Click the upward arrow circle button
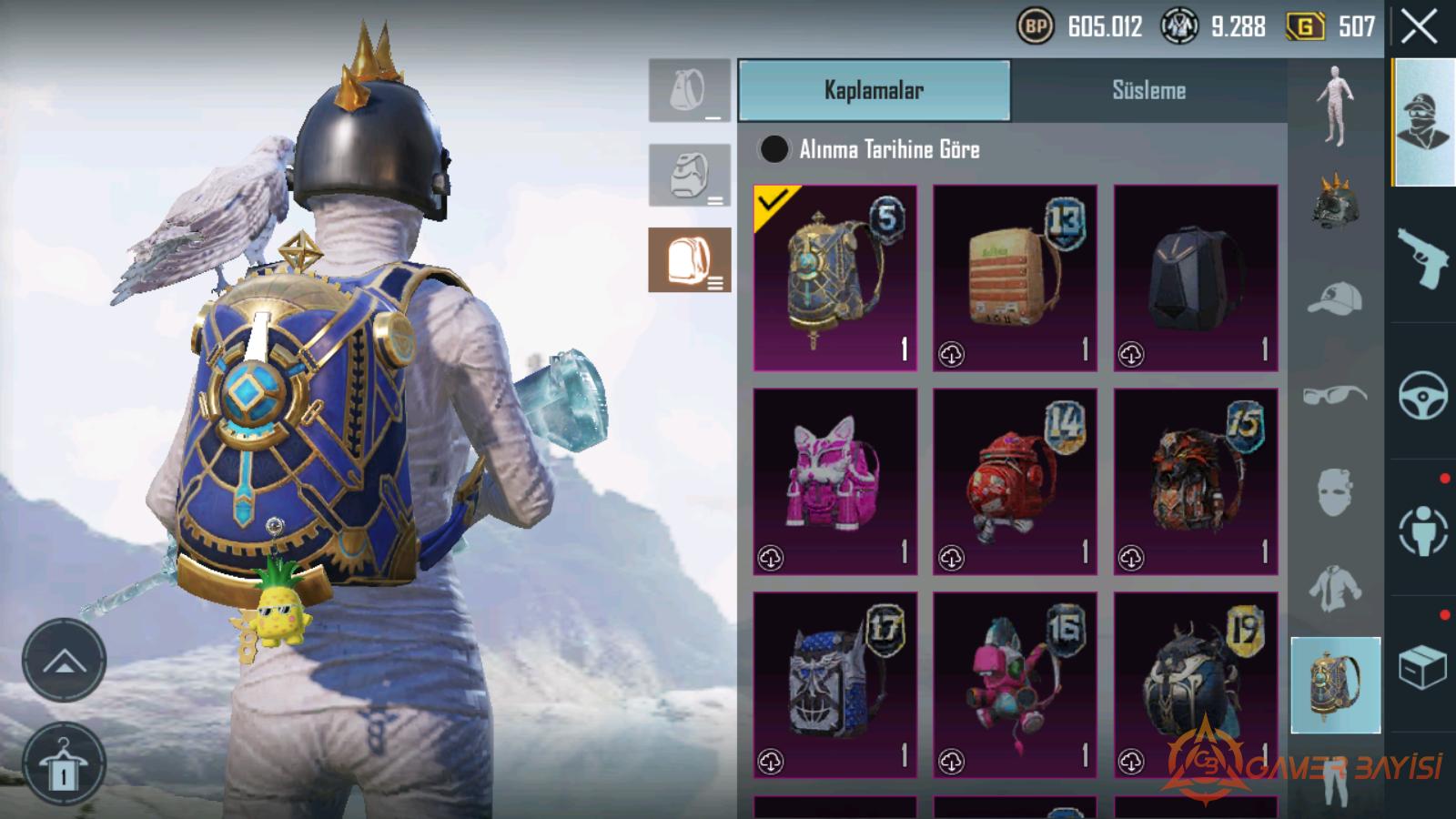The image size is (1456, 819). (64, 661)
